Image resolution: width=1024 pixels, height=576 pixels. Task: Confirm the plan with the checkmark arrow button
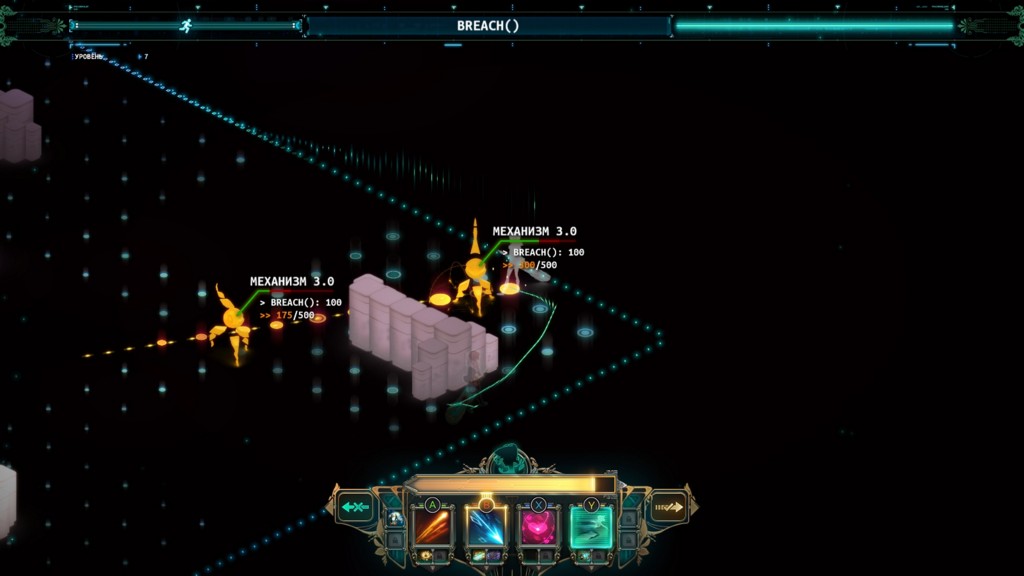(x=668, y=507)
